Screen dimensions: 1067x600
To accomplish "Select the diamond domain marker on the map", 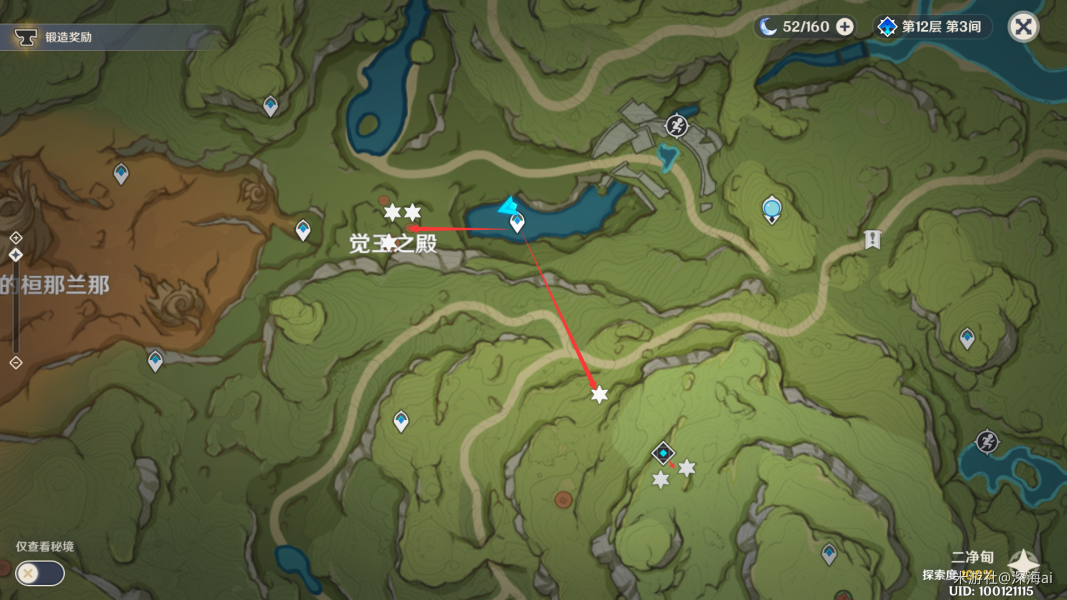I will [663, 454].
